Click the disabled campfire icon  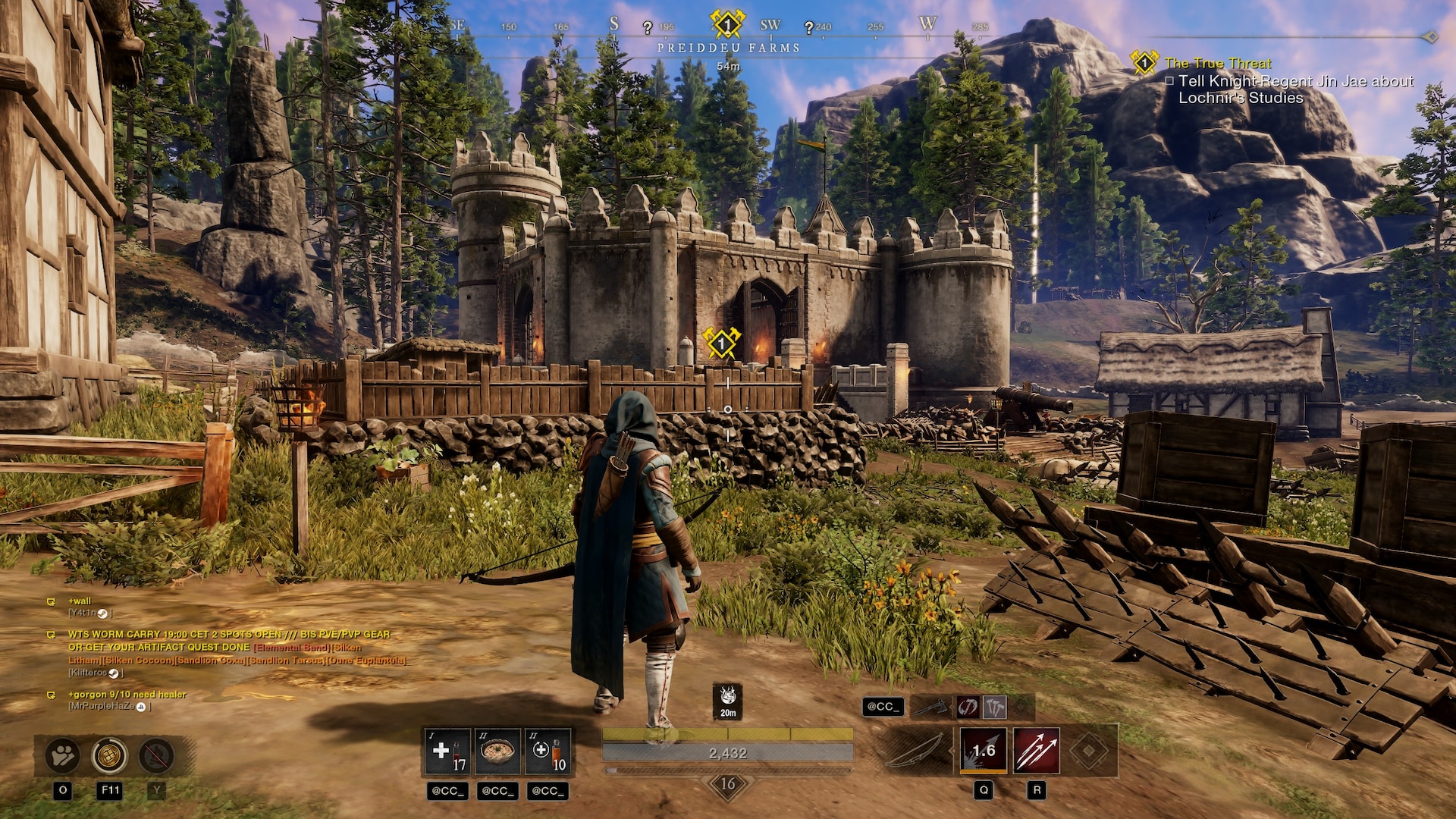[x=156, y=755]
